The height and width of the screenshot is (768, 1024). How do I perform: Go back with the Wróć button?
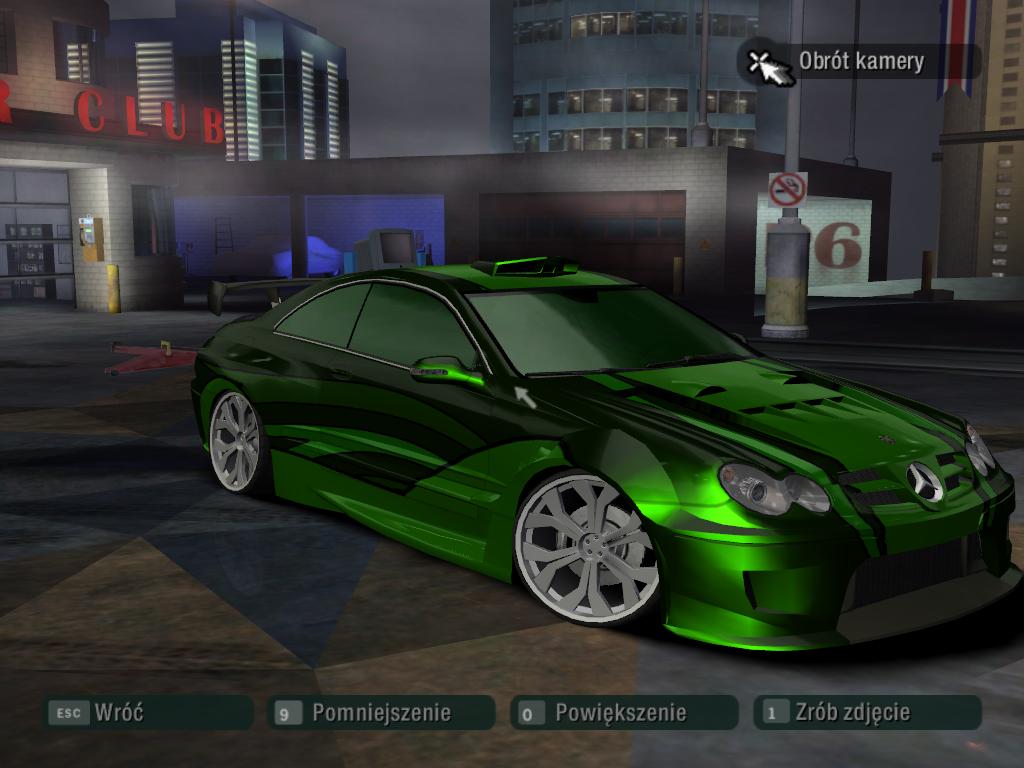(x=147, y=713)
